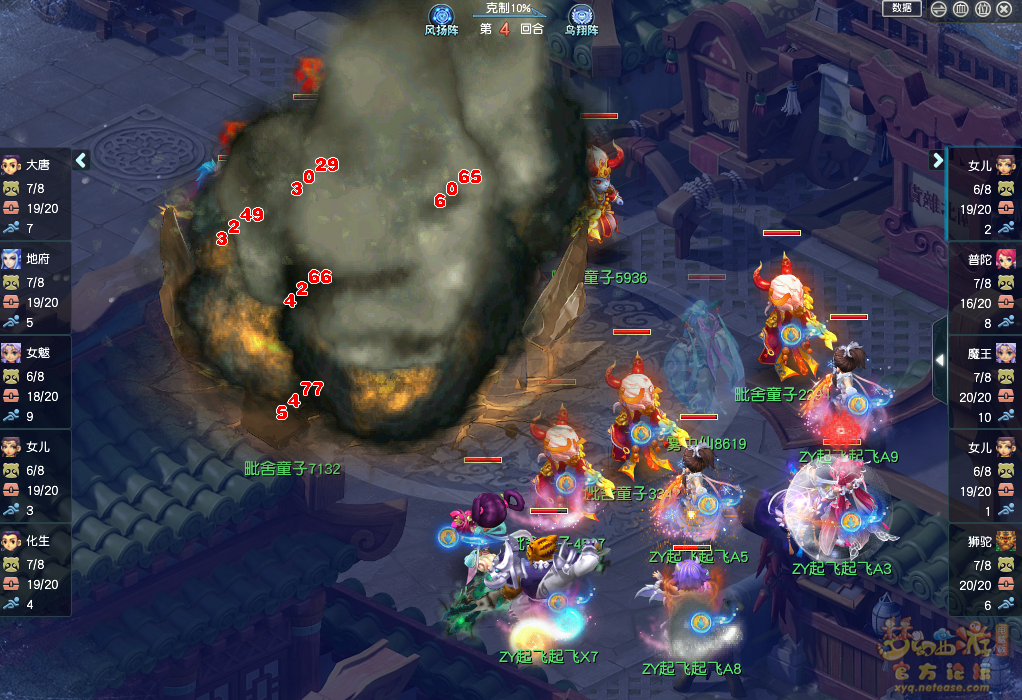Select the 鸟翔阵 formation icon

pos(581,17)
